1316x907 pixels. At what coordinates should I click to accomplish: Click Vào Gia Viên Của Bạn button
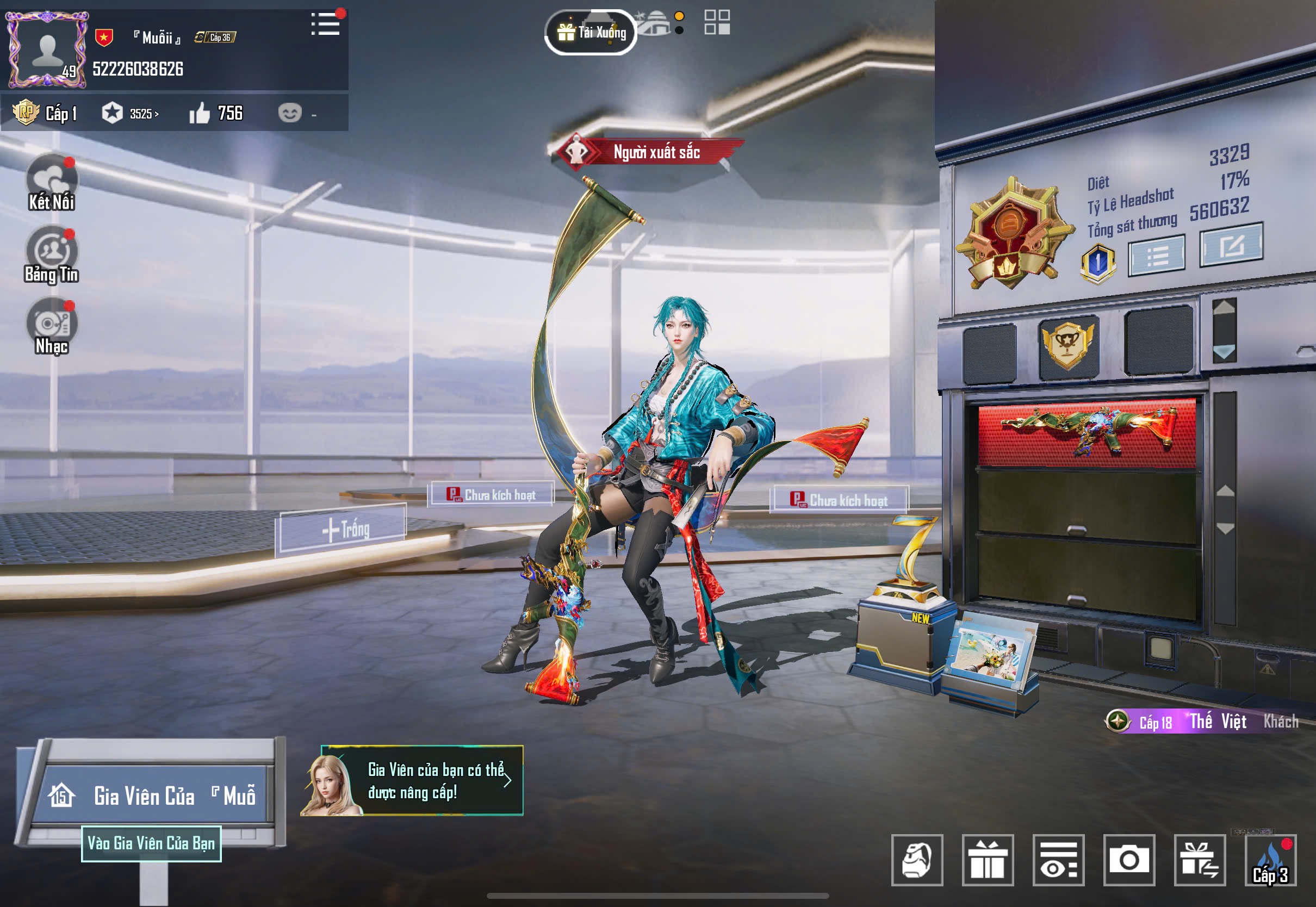(x=151, y=843)
